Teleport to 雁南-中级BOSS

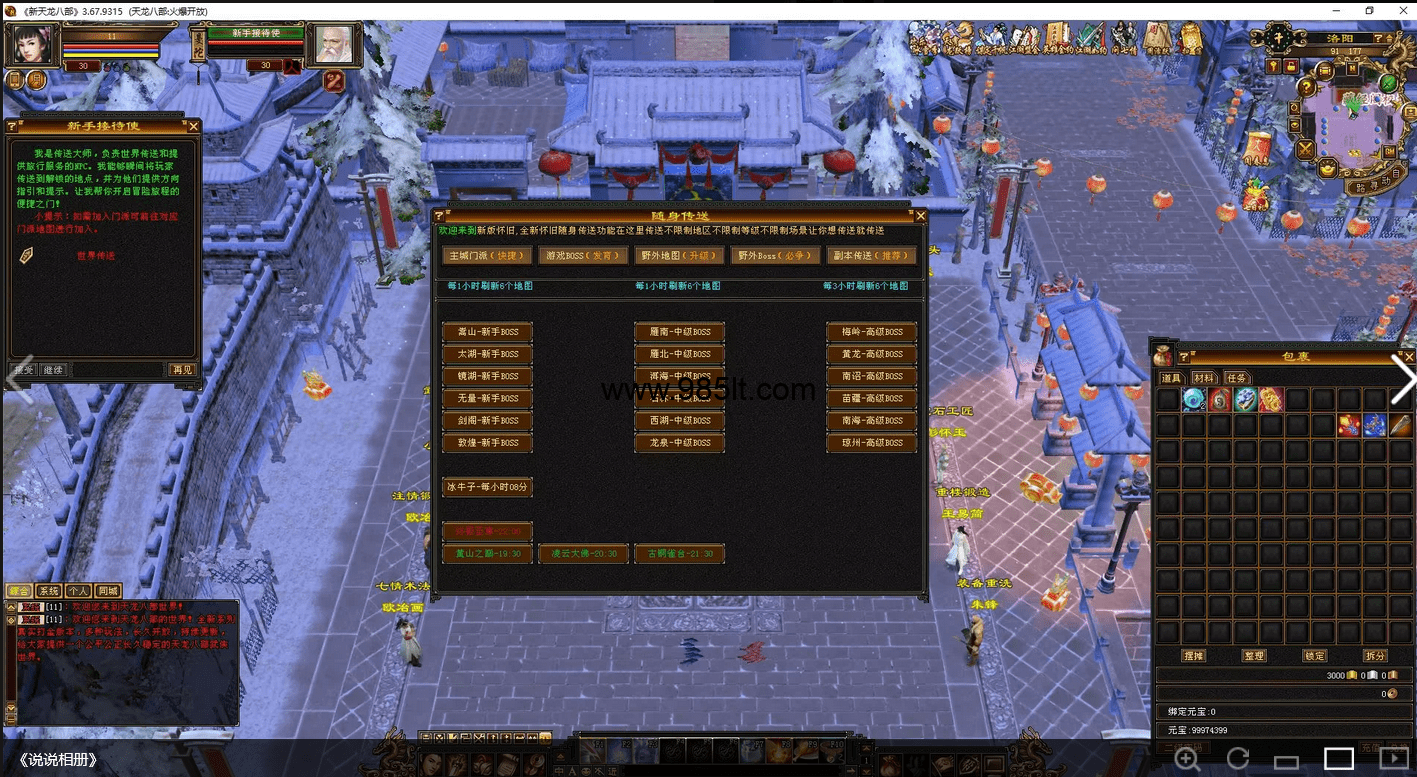[679, 332]
